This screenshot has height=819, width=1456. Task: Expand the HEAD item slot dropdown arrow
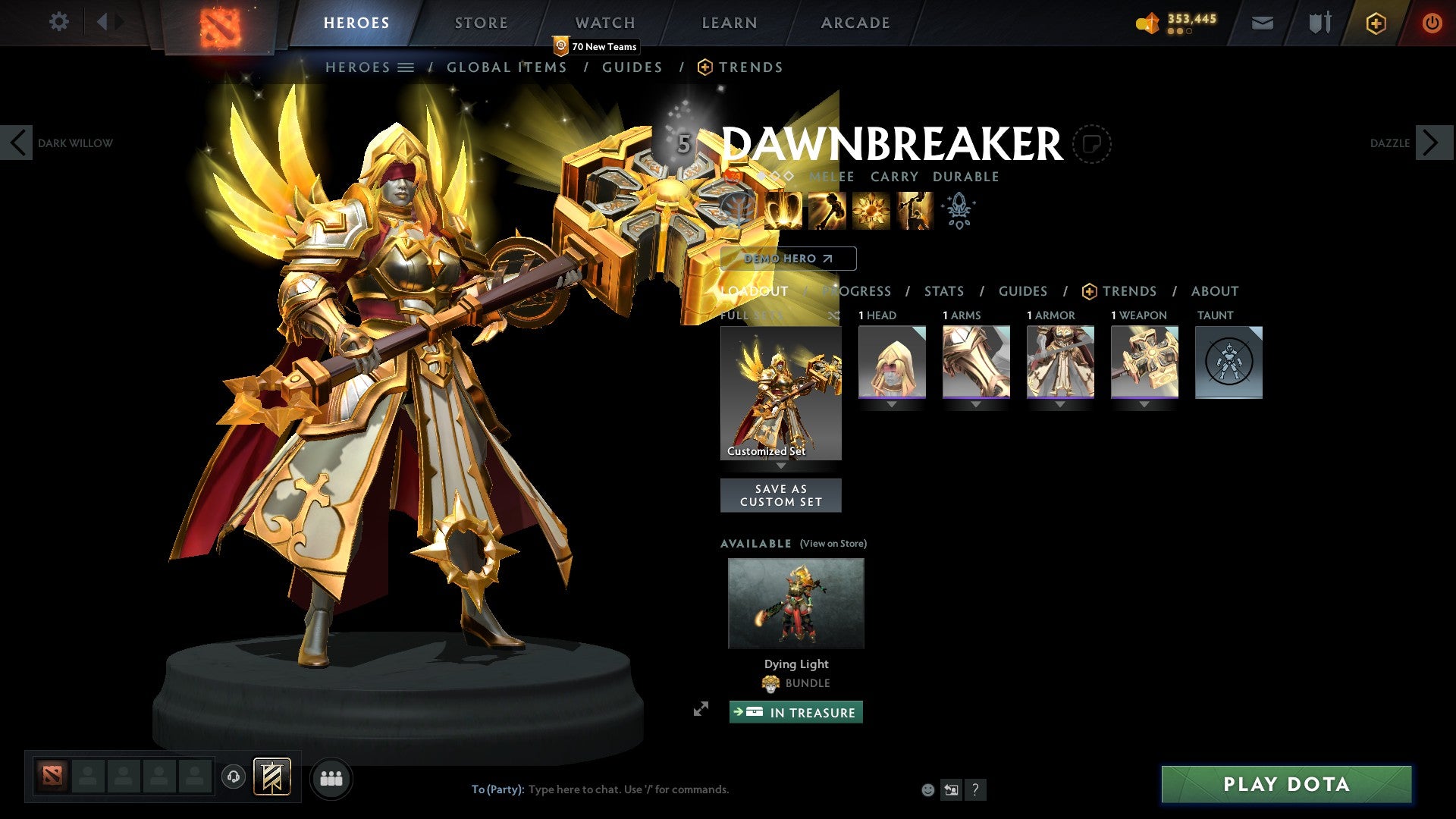(891, 404)
